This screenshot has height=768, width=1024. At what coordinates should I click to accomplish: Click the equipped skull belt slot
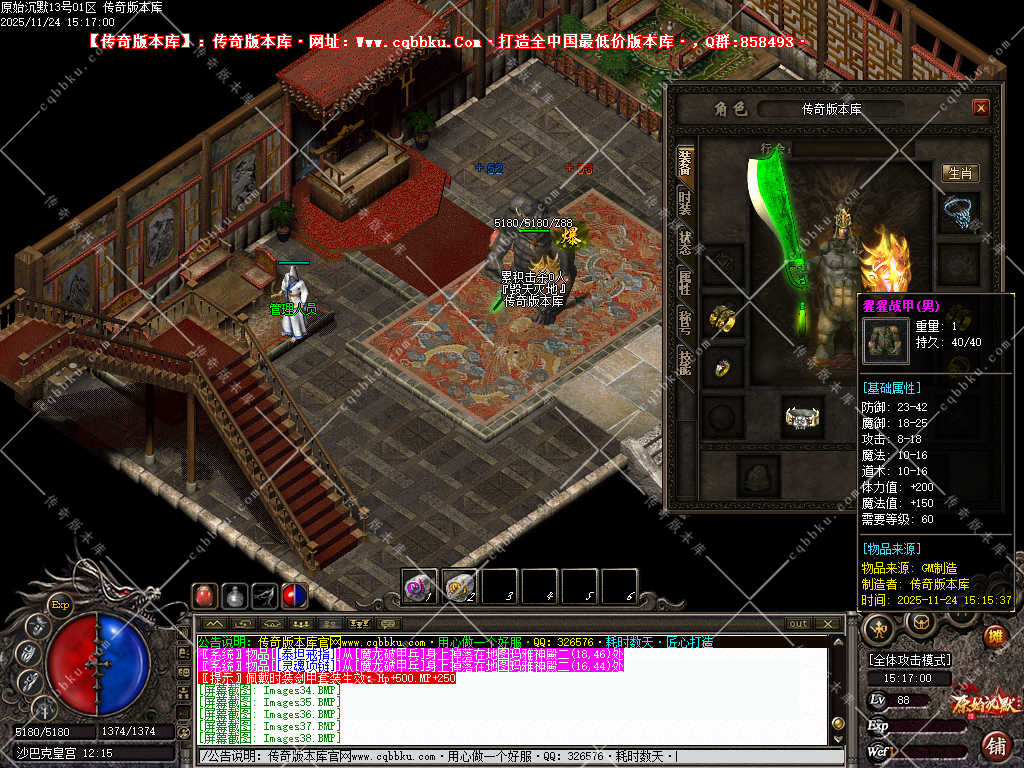point(802,416)
